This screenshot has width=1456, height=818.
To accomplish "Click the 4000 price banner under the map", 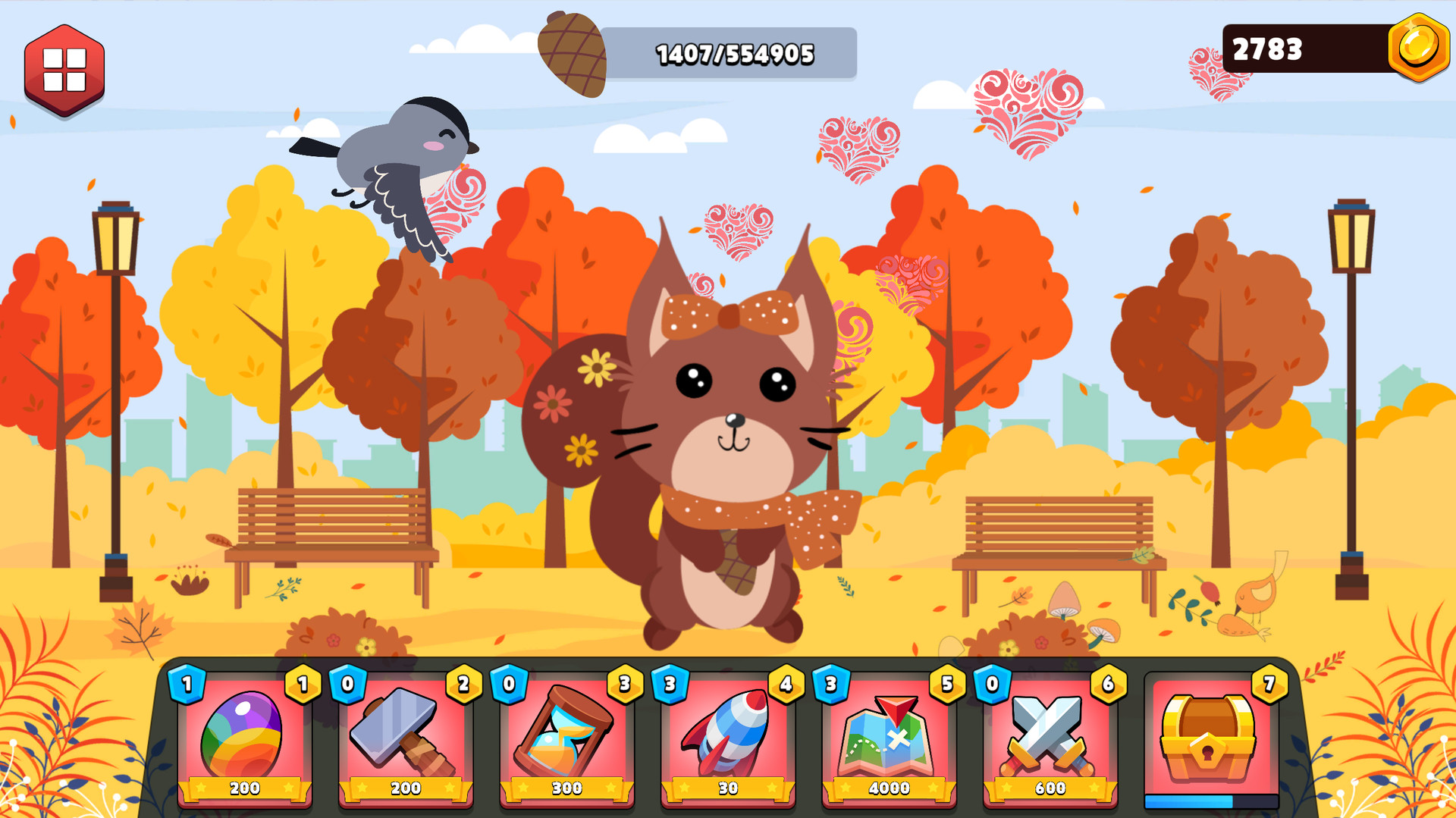I will (x=889, y=789).
